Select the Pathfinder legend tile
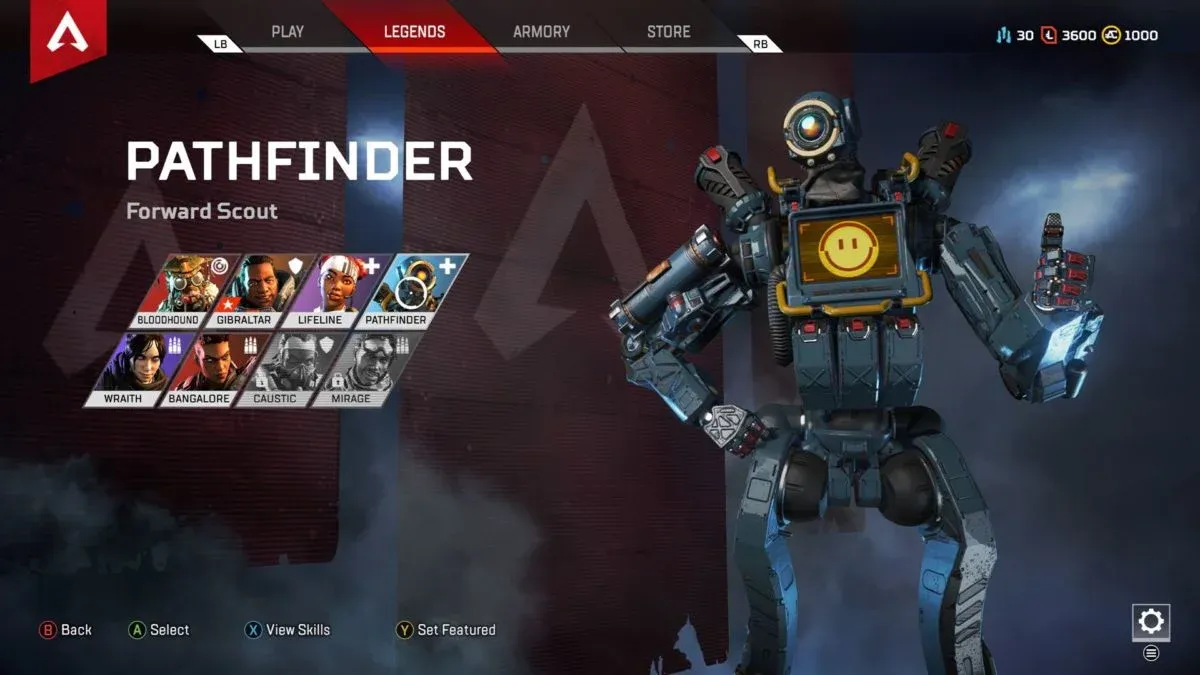This screenshot has height=675, width=1200. point(414,291)
